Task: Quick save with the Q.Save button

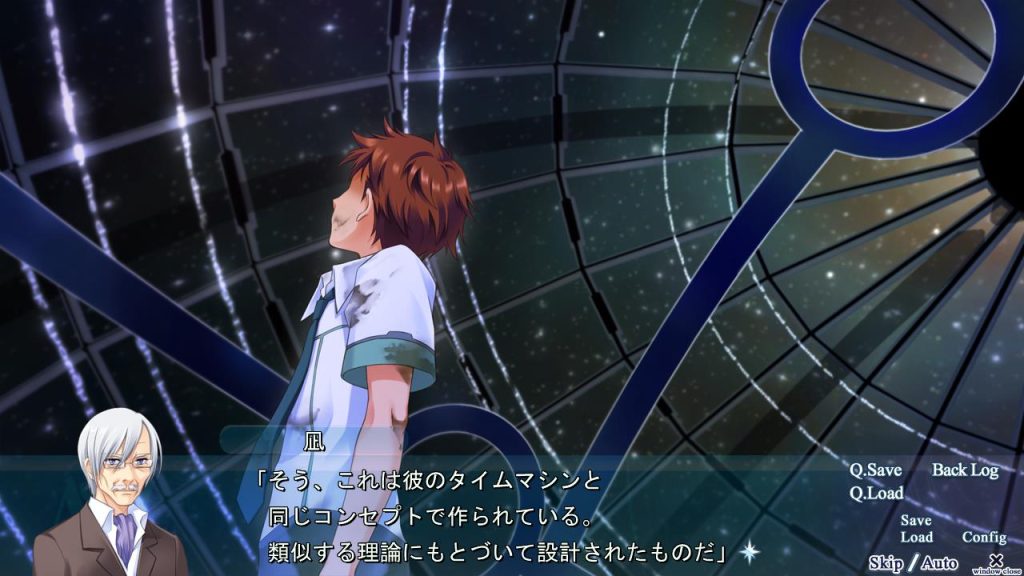Action: point(876,470)
